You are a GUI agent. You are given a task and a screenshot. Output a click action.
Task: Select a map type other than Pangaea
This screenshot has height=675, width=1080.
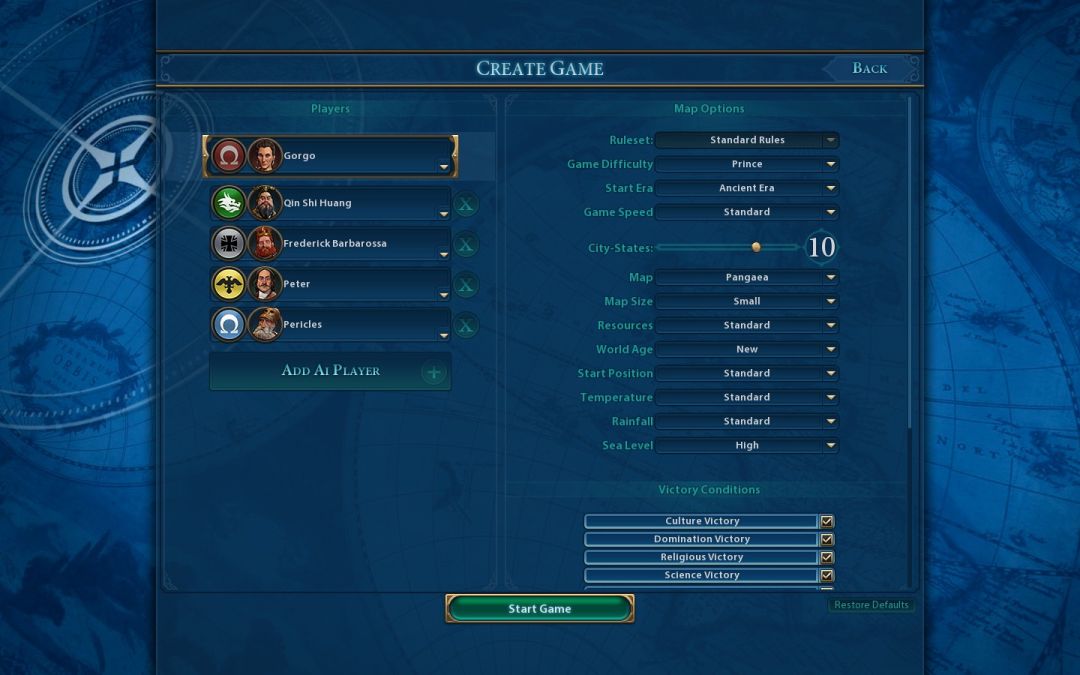tap(747, 277)
